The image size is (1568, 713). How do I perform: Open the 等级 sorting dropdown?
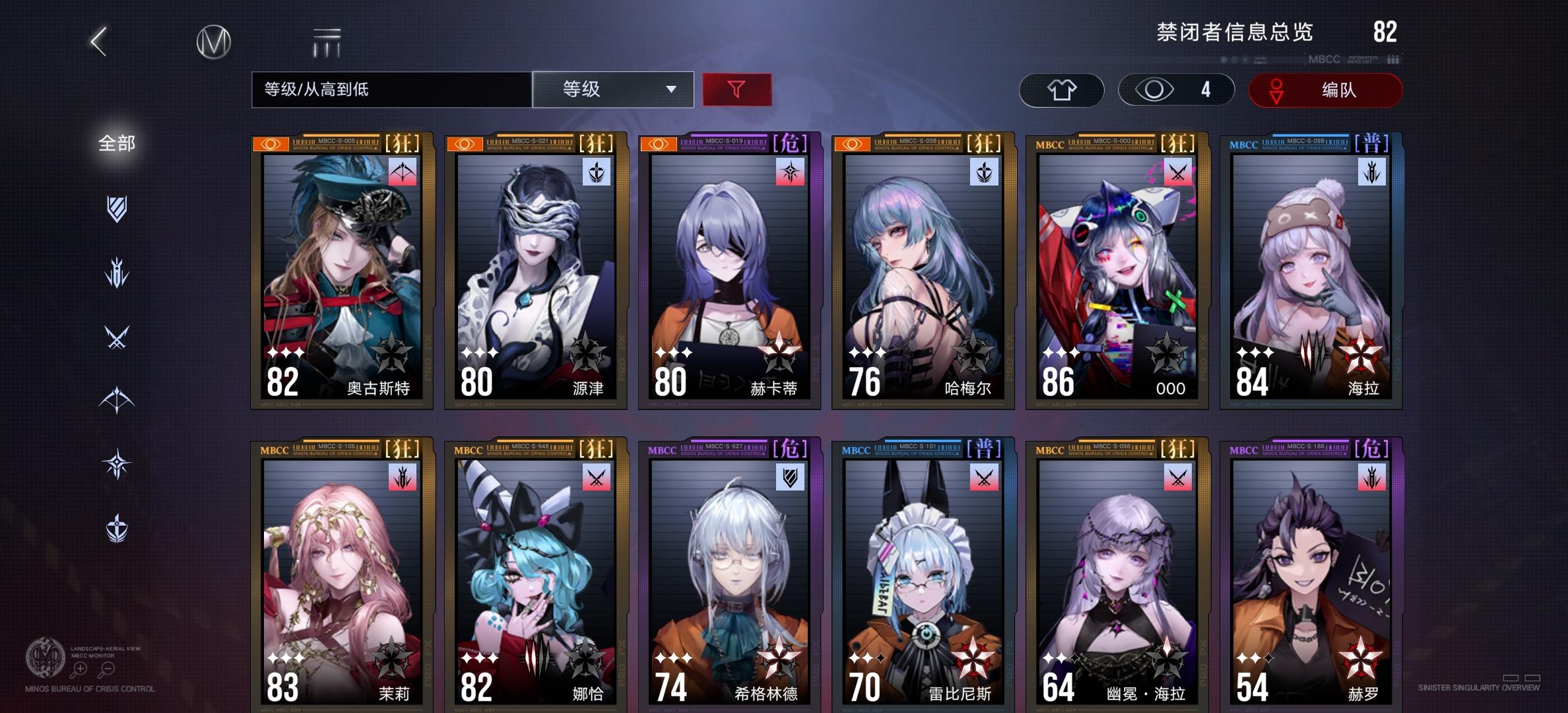coord(612,89)
